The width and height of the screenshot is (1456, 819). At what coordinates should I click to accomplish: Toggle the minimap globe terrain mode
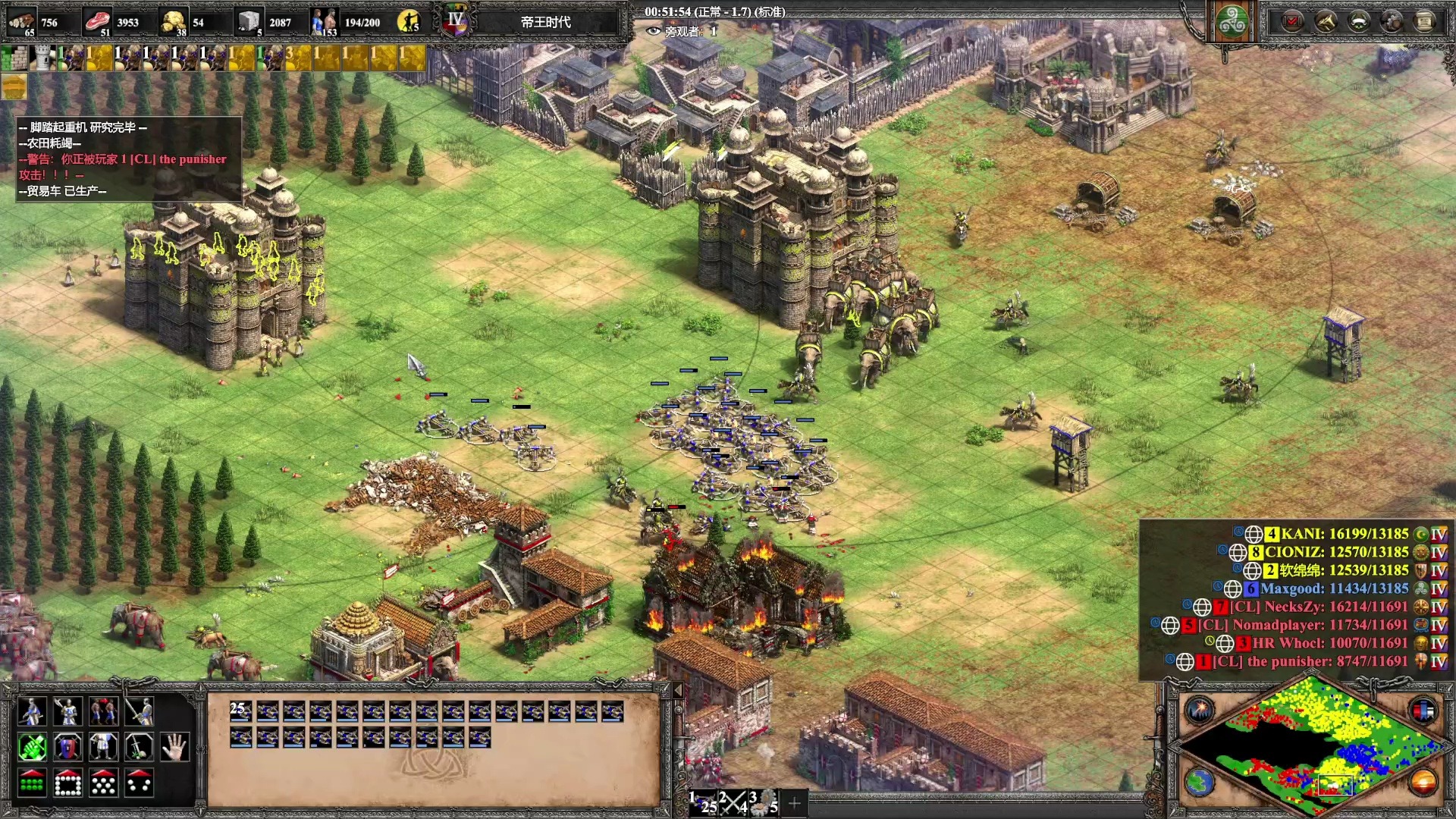pos(1200,782)
